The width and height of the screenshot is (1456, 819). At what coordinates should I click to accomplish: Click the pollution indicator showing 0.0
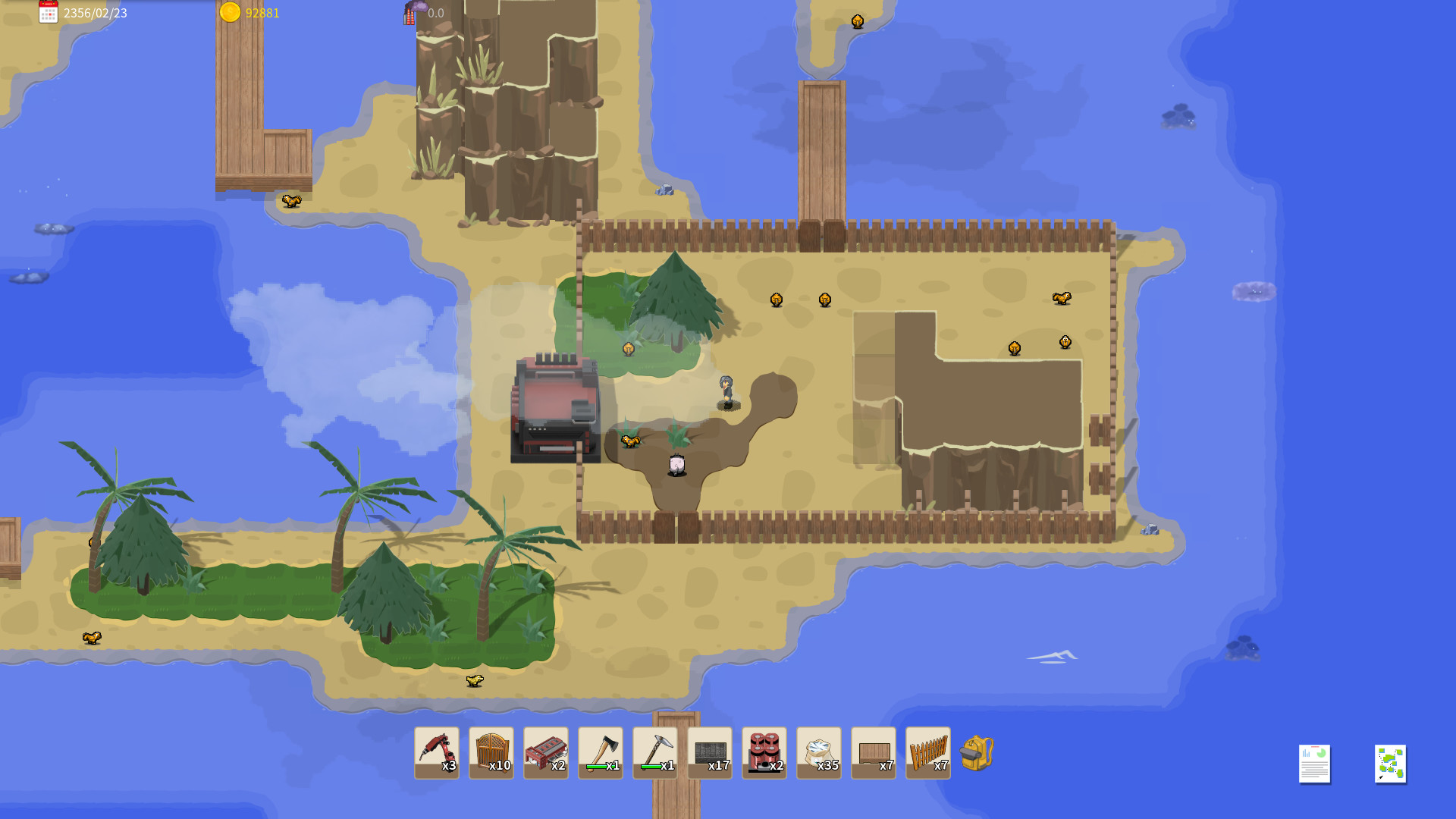coord(425,13)
